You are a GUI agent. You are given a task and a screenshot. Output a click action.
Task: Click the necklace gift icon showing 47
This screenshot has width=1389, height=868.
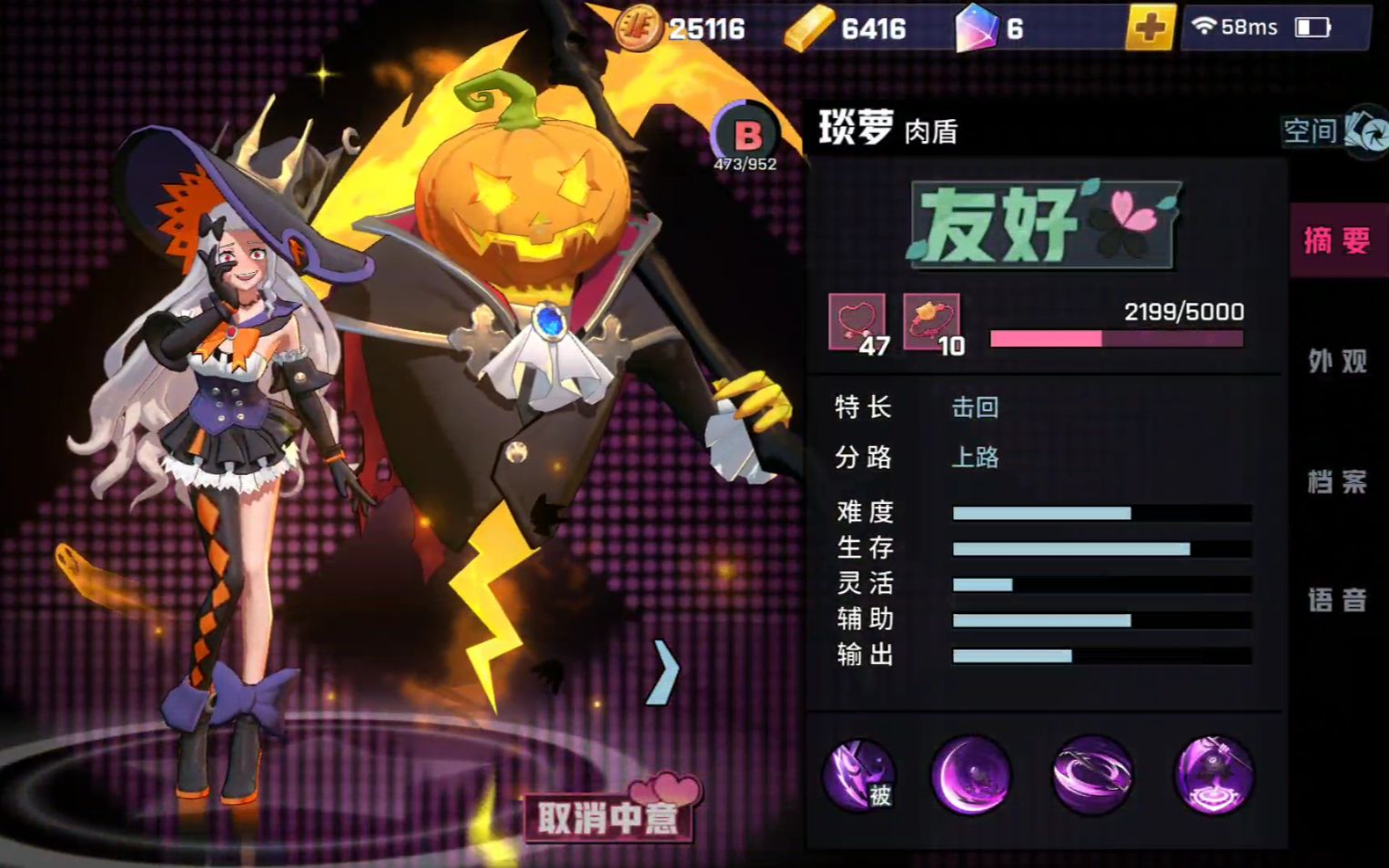[857, 319]
